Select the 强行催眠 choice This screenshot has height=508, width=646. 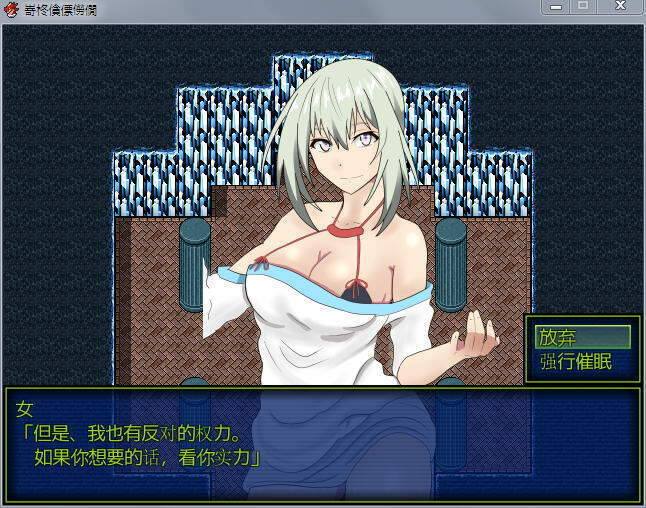[575, 361]
